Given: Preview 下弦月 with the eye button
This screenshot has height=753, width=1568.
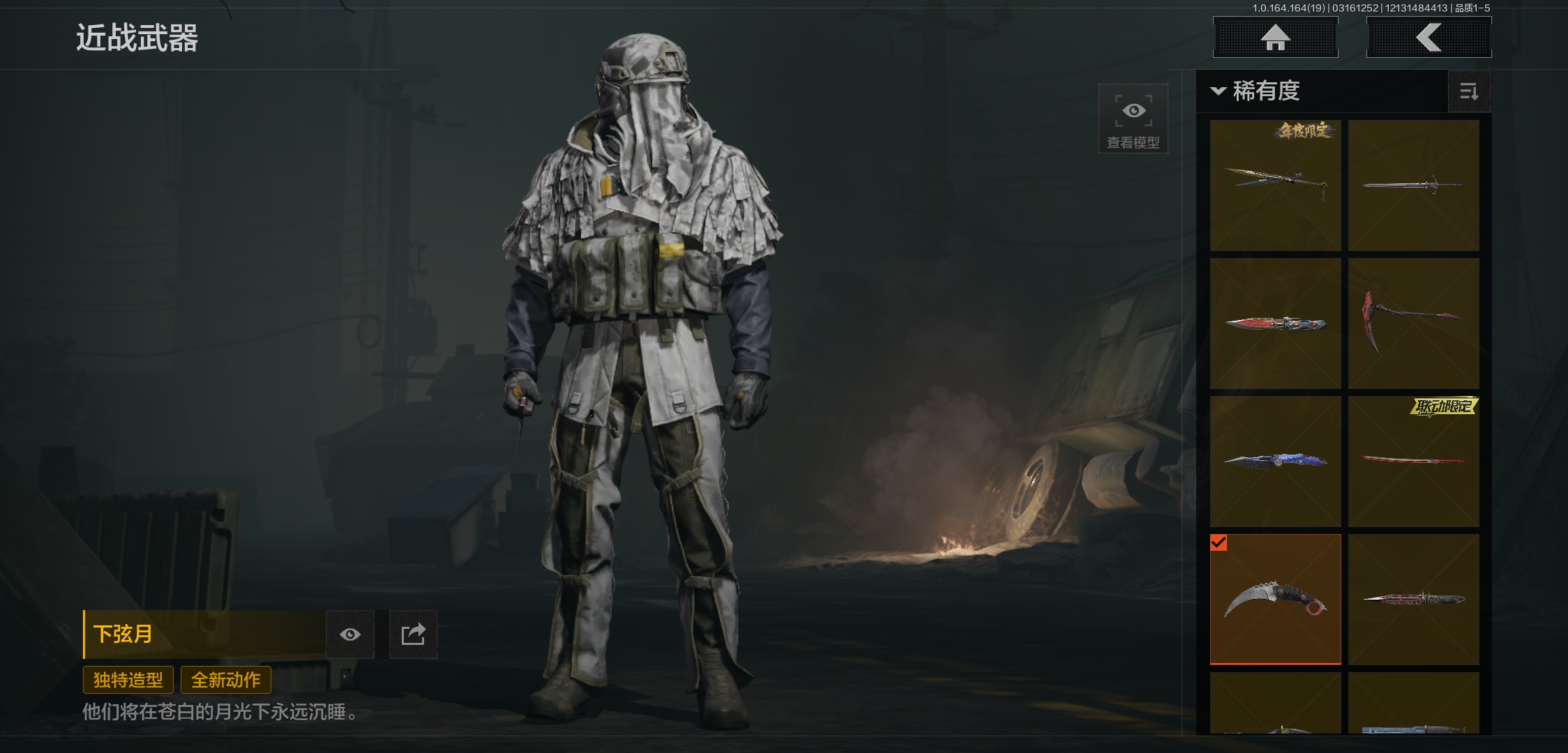Looking at the screenshot, I should [x=350, y=634].
